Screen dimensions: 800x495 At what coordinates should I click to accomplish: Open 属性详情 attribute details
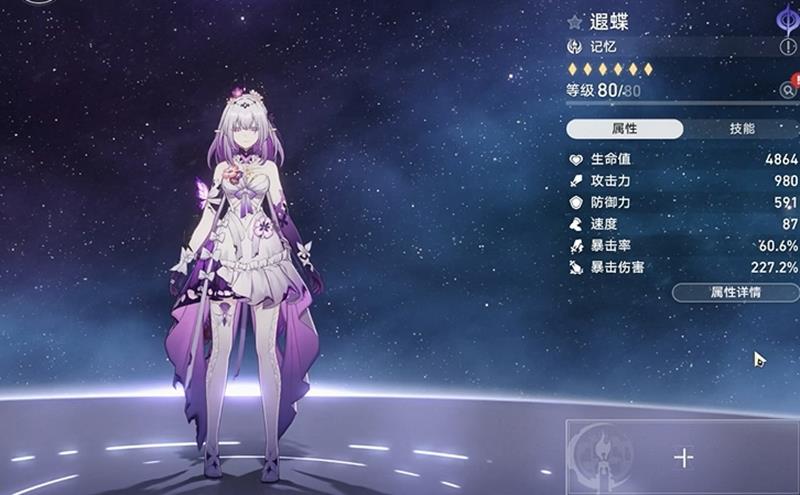coord(735,292)
